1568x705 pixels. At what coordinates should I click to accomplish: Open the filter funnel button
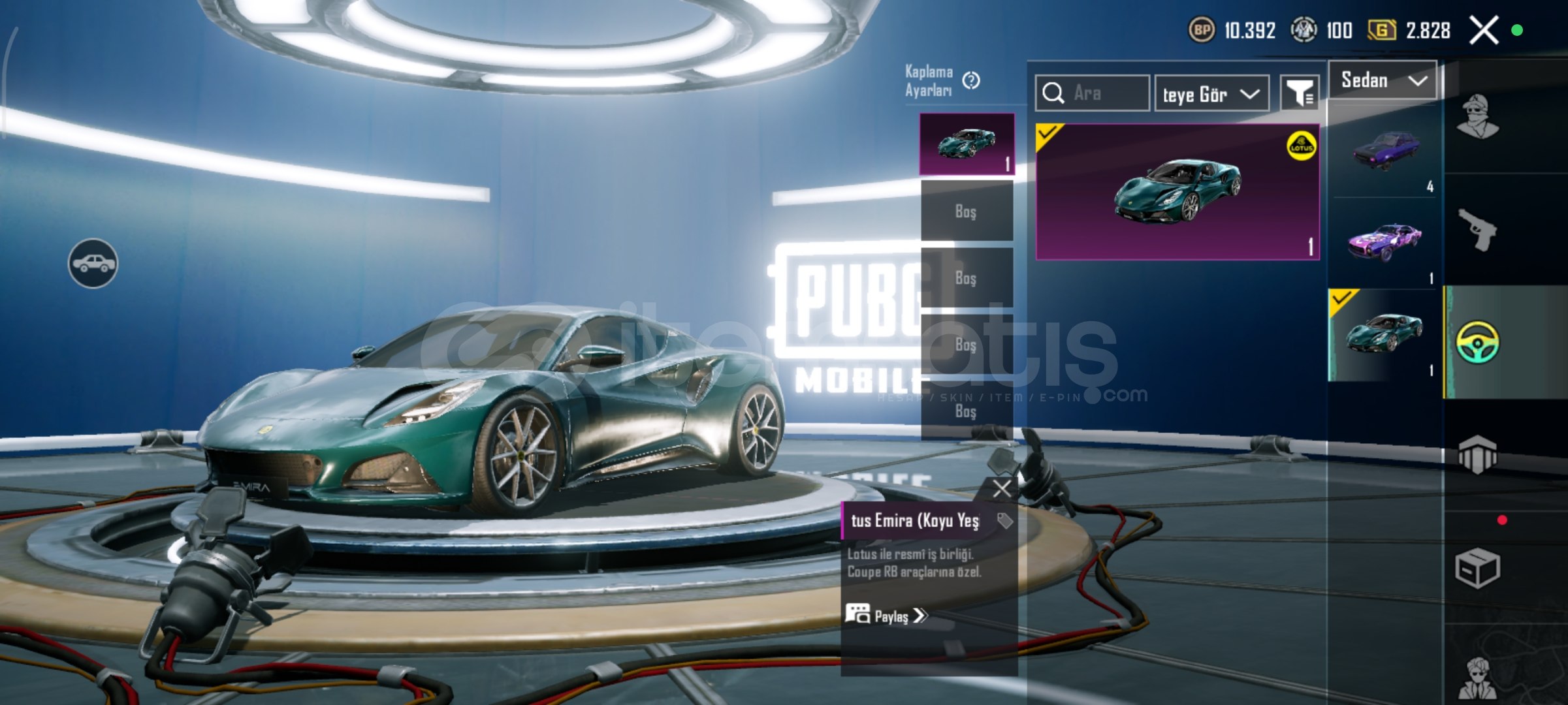(x=1300, y=93)
